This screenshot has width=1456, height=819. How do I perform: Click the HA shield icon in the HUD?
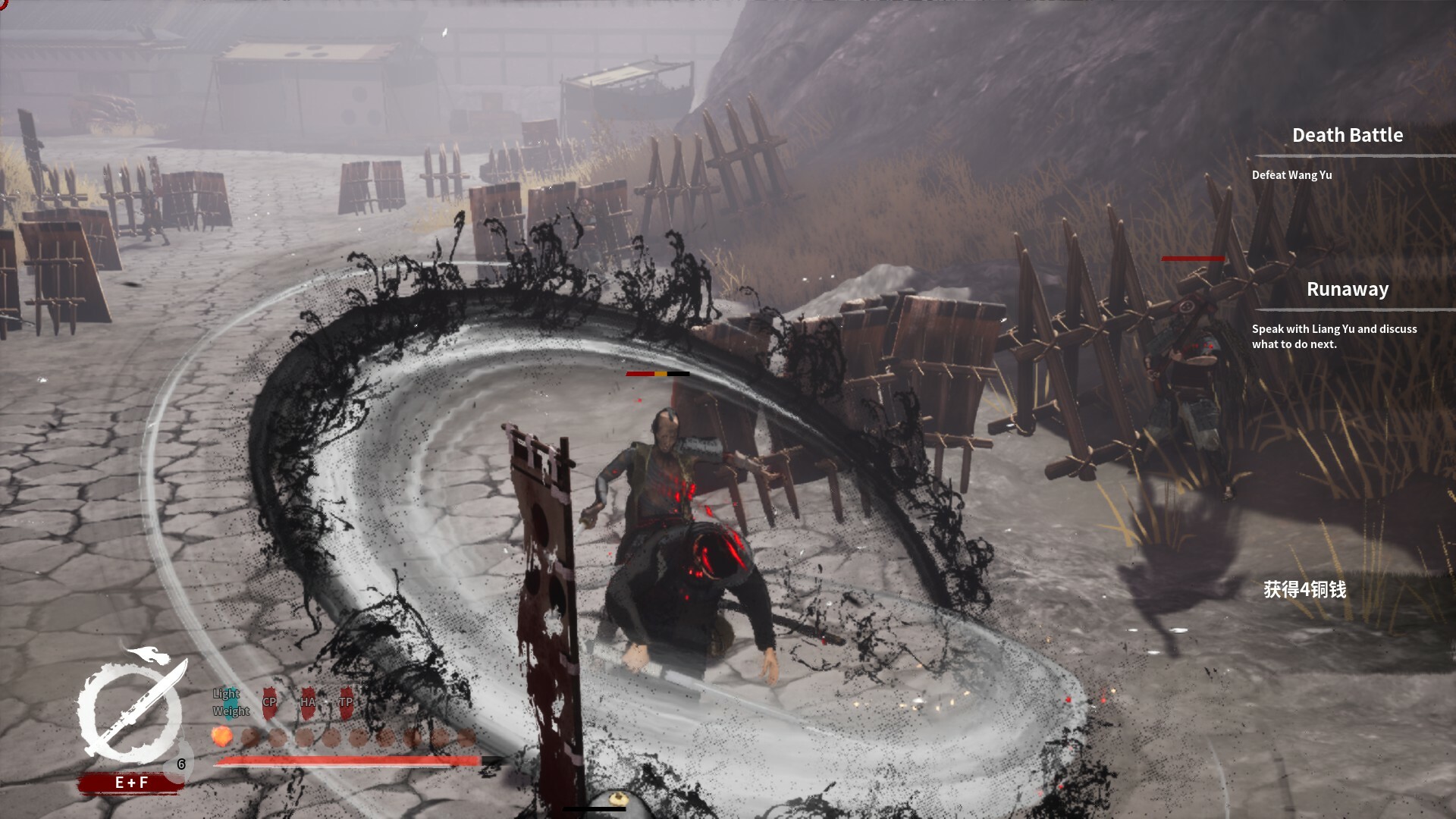click(308, 701)
